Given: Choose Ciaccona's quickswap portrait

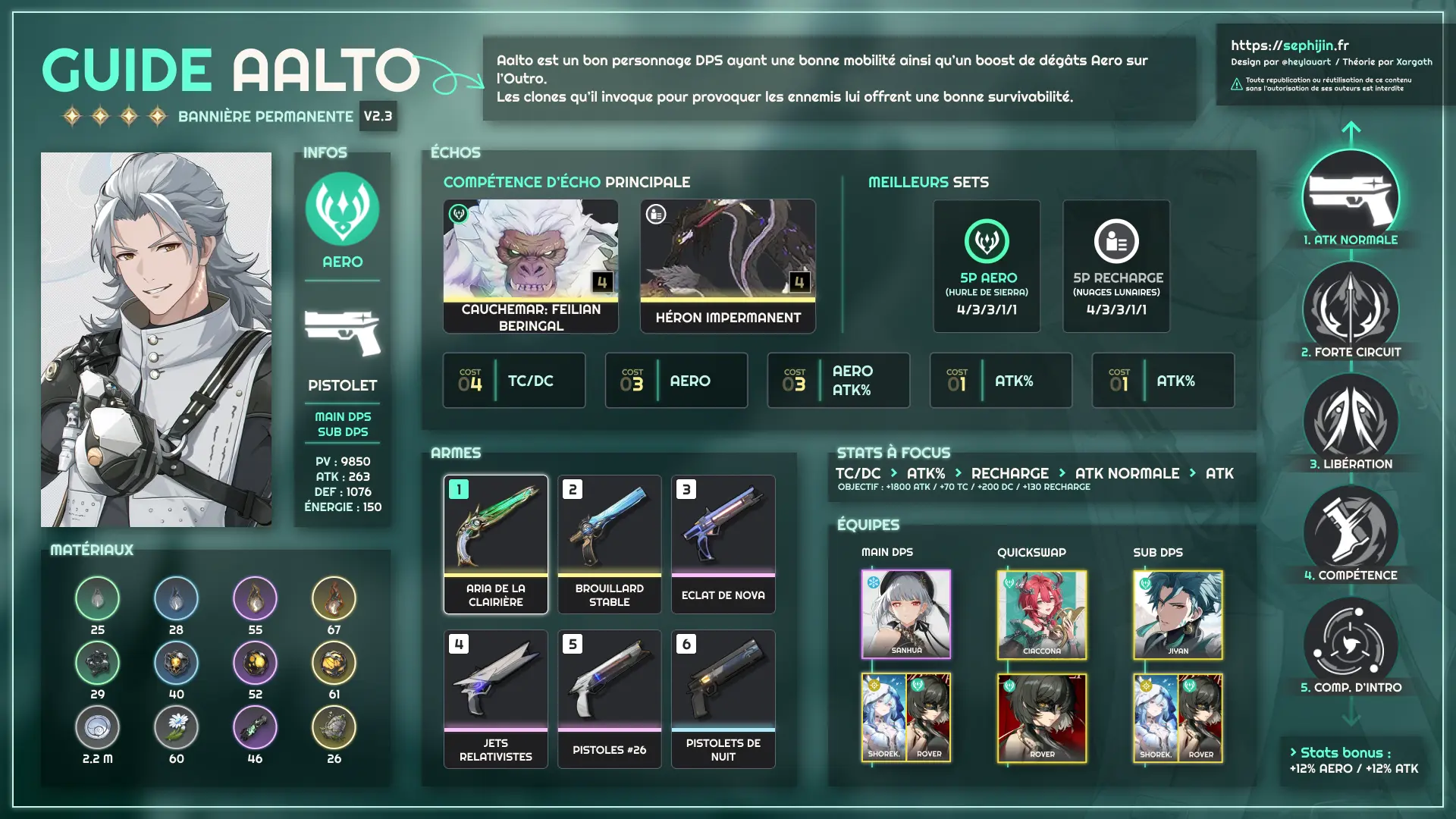Looking at the screenshot, I should pos(1041,614).
